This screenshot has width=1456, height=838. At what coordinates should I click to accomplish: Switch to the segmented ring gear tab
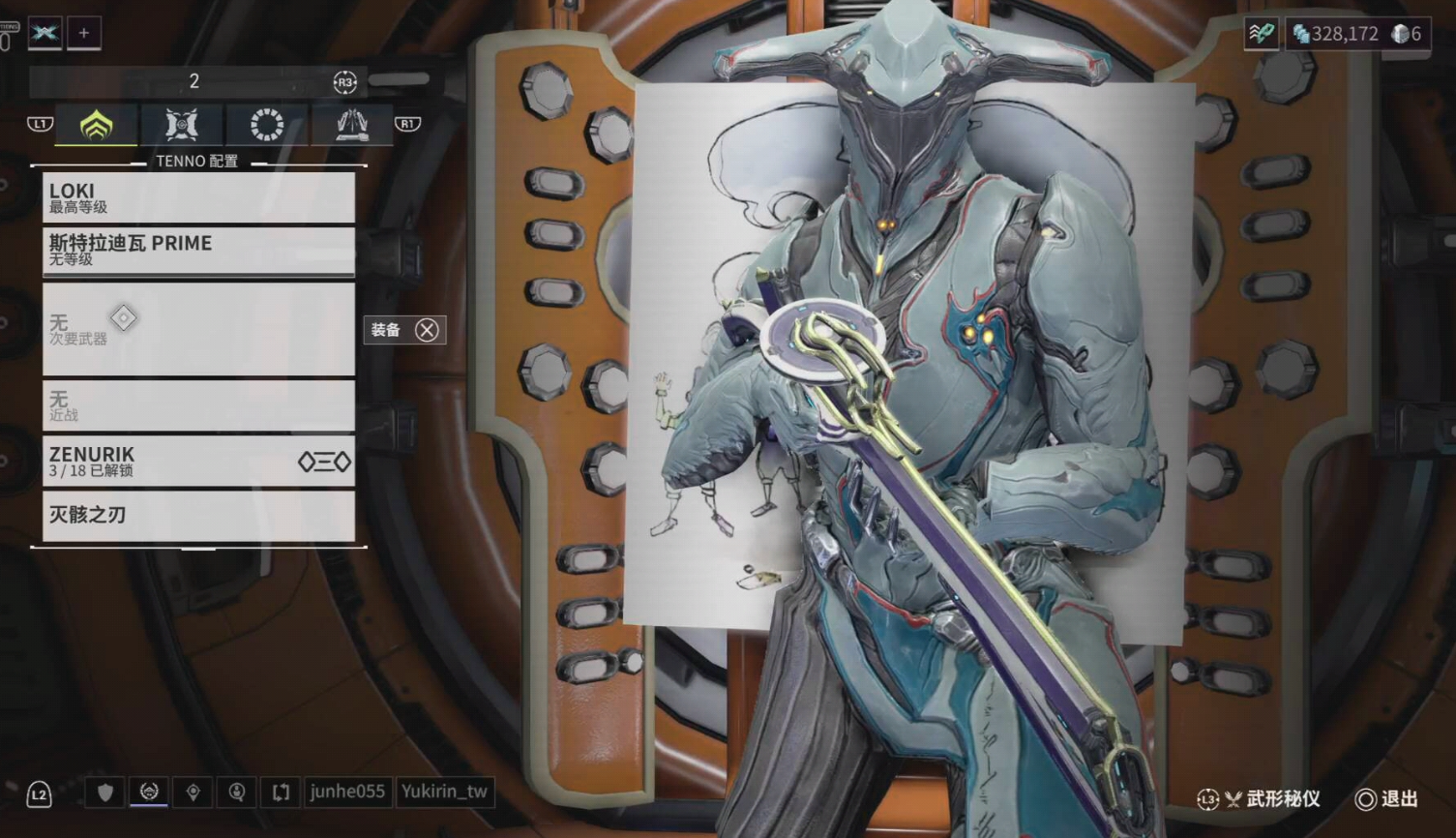[266, 125]
